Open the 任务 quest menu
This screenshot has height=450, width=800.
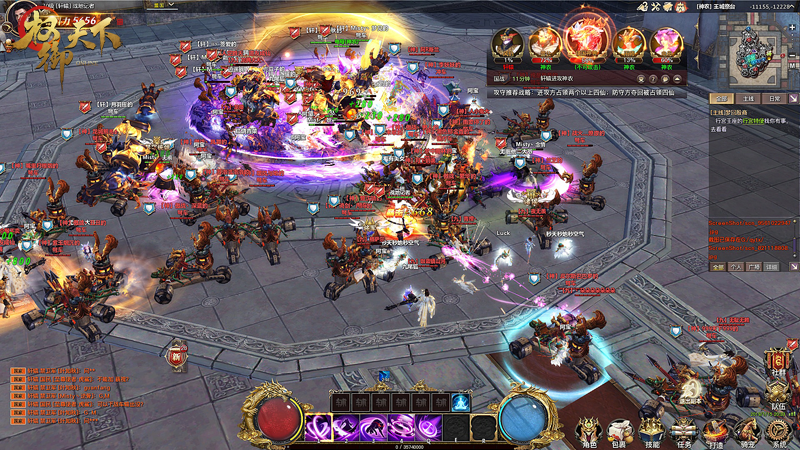coord(683,428)
